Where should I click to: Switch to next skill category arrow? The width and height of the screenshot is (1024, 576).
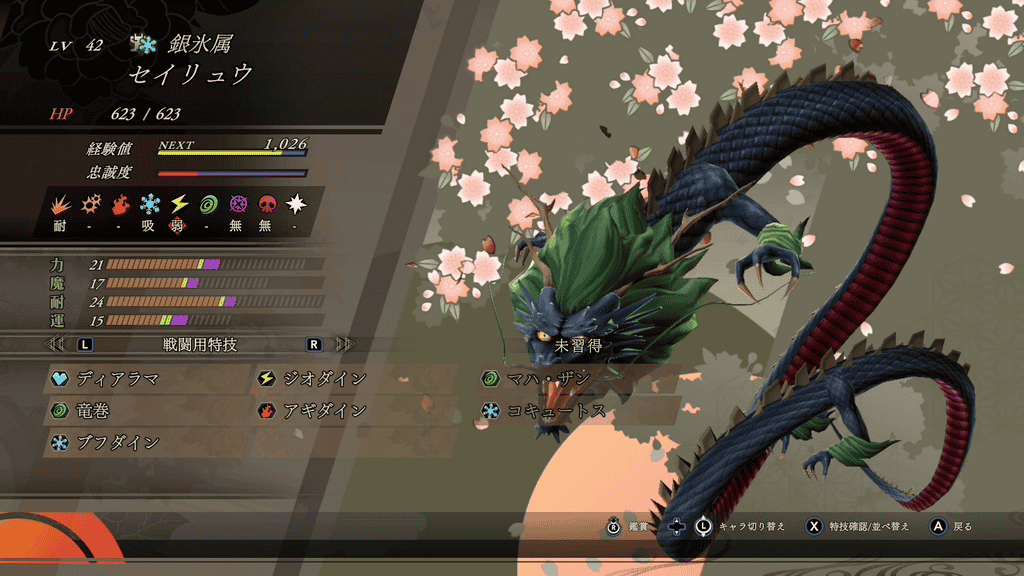click(x=346, y=344)
